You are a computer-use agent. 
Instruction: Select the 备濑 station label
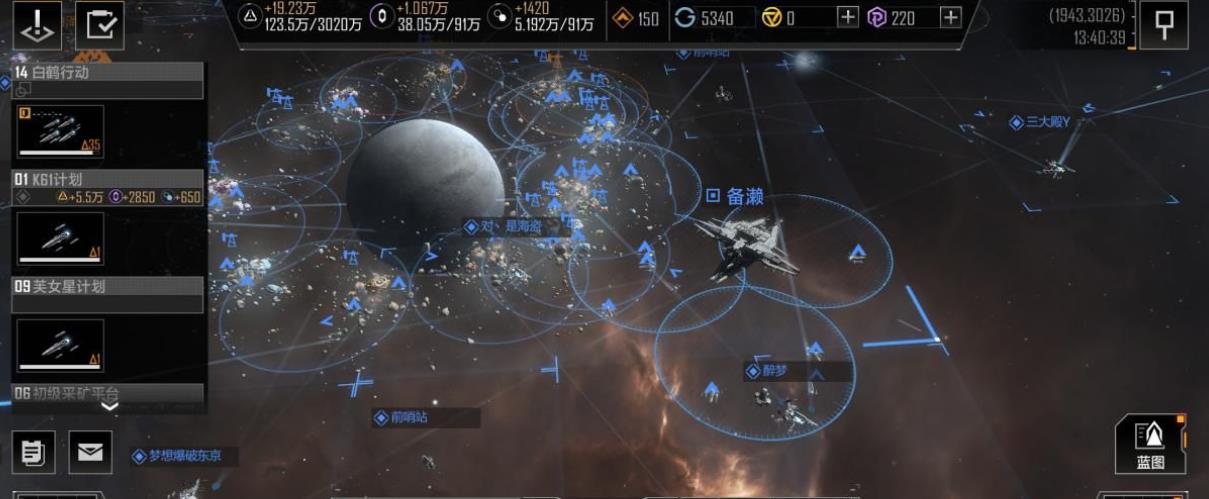[735, 197]
